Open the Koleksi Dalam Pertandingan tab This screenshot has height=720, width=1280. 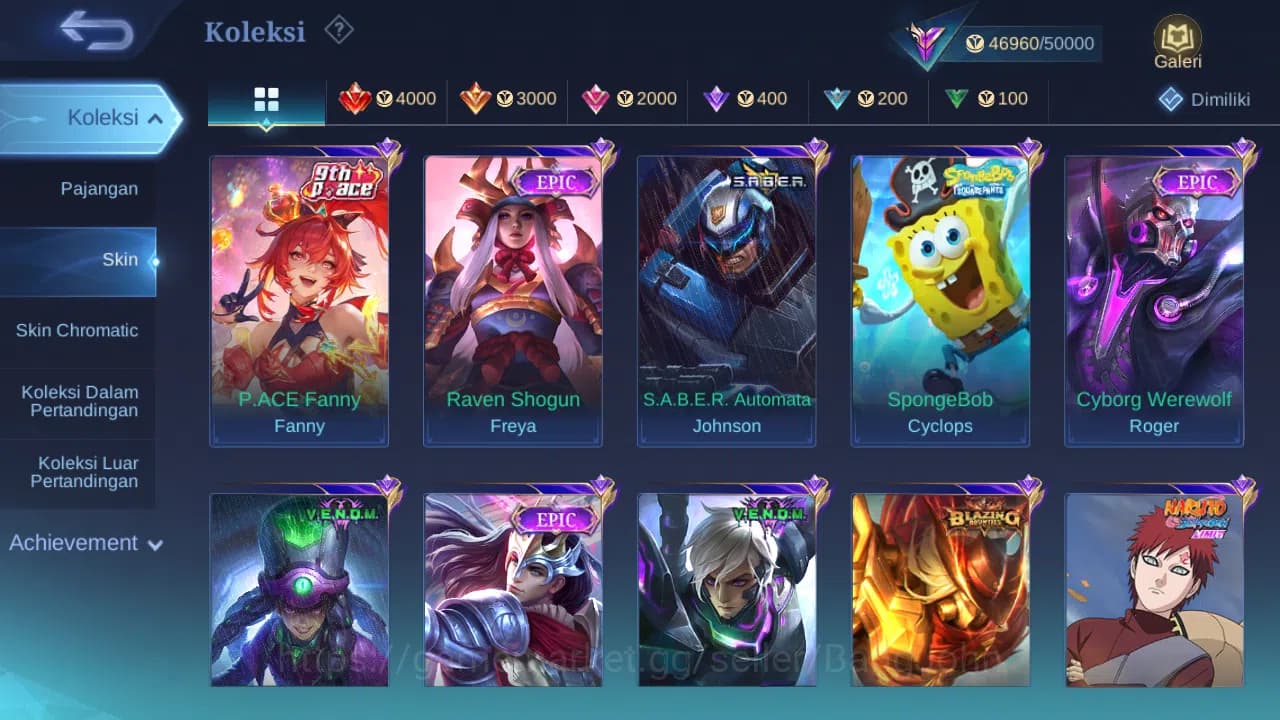point(79,401)
